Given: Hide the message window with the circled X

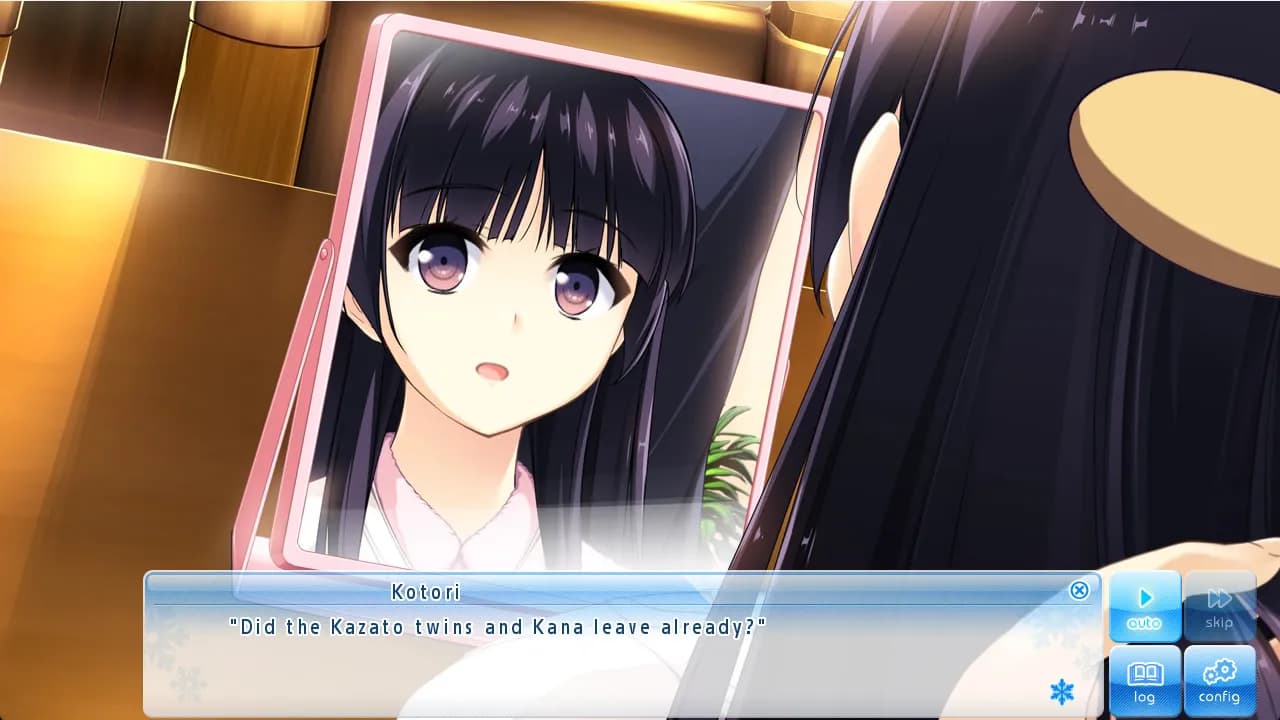Looking at the screenshot, I should tap(1079, 591).
